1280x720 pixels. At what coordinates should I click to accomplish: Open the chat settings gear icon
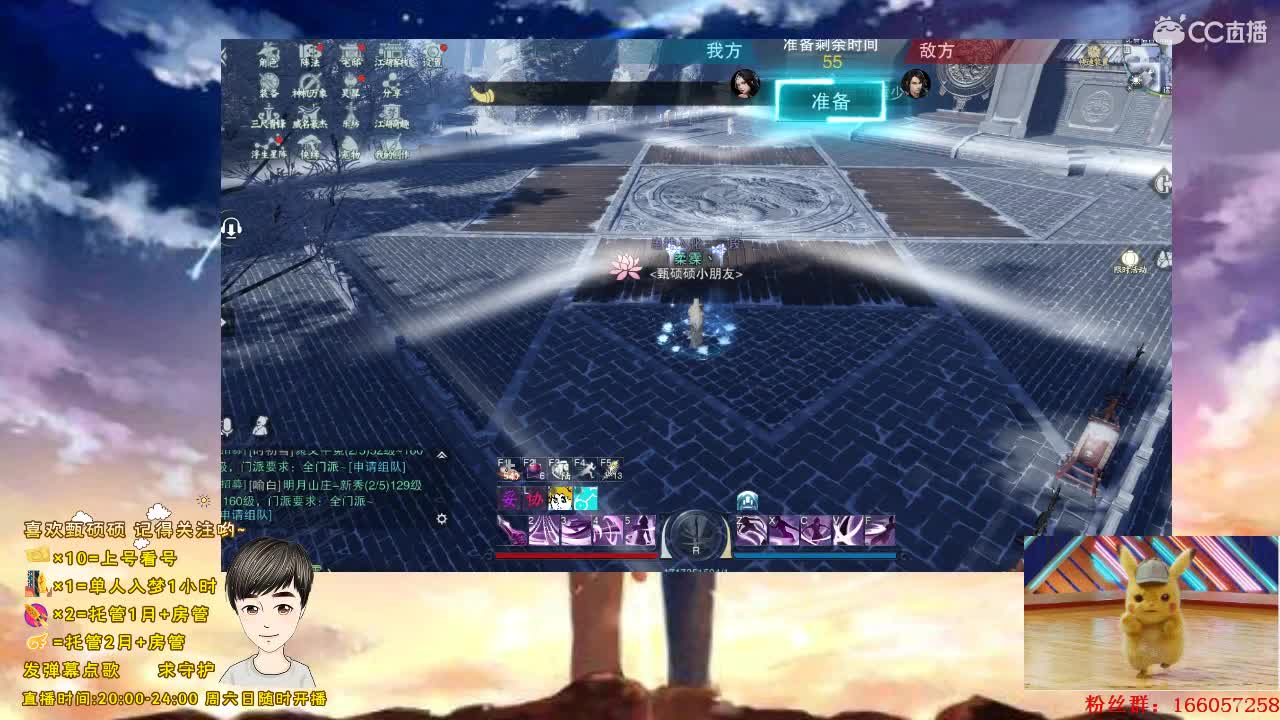(442, 520)
